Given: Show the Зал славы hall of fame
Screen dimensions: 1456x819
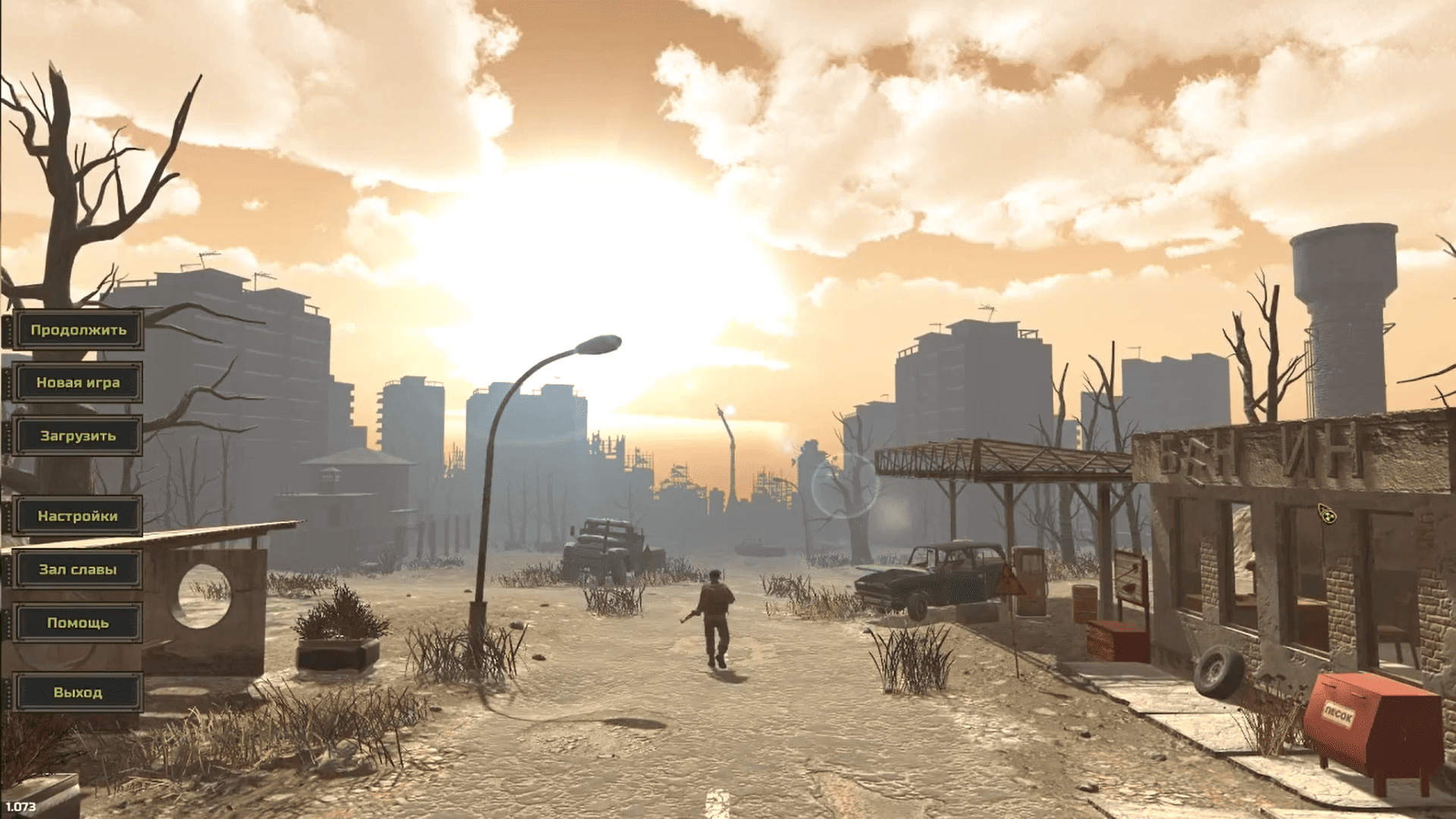Looking at the screenshot, I should 78,570.
